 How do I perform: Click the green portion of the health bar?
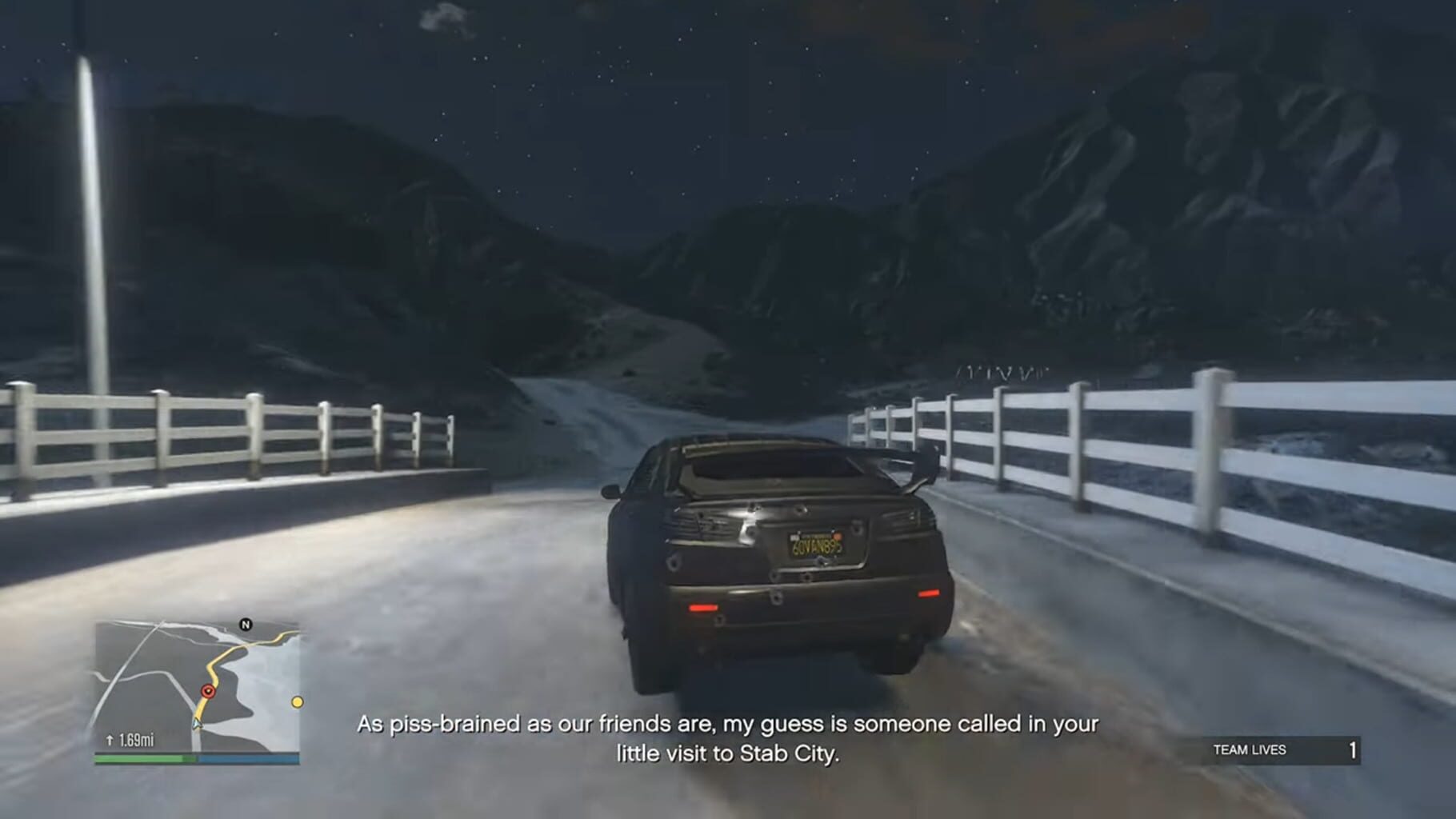coord(144,758)
